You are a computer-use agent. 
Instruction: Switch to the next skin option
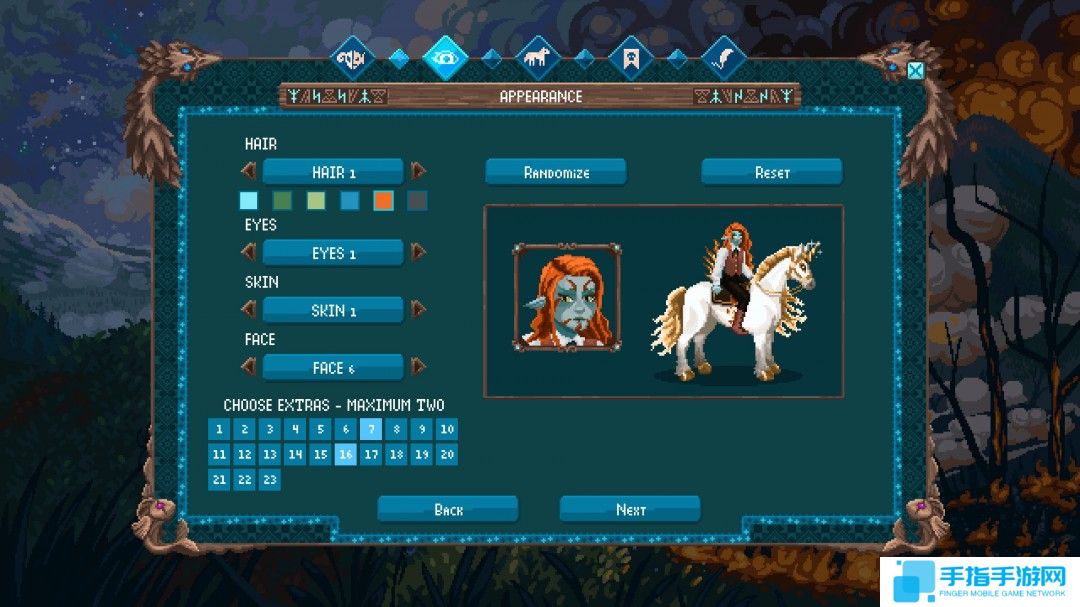[x=418, y=309]
